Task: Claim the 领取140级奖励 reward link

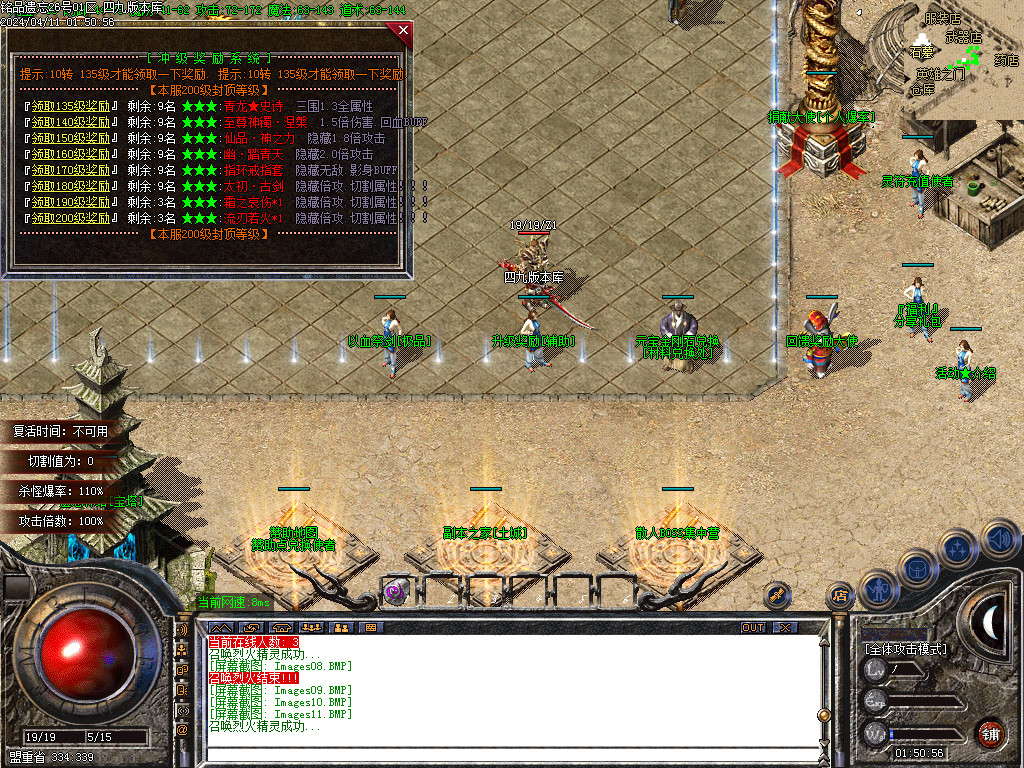Action: [x=71, y=122]
